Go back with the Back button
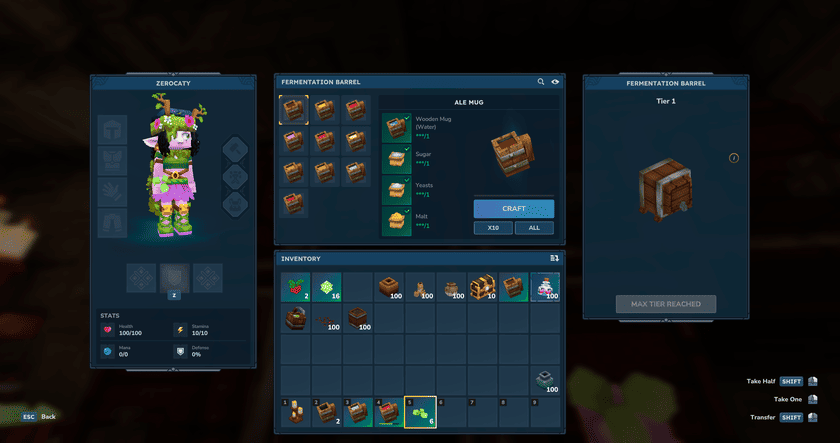Viewport: 840px width, 443px height. pos(40,416)
